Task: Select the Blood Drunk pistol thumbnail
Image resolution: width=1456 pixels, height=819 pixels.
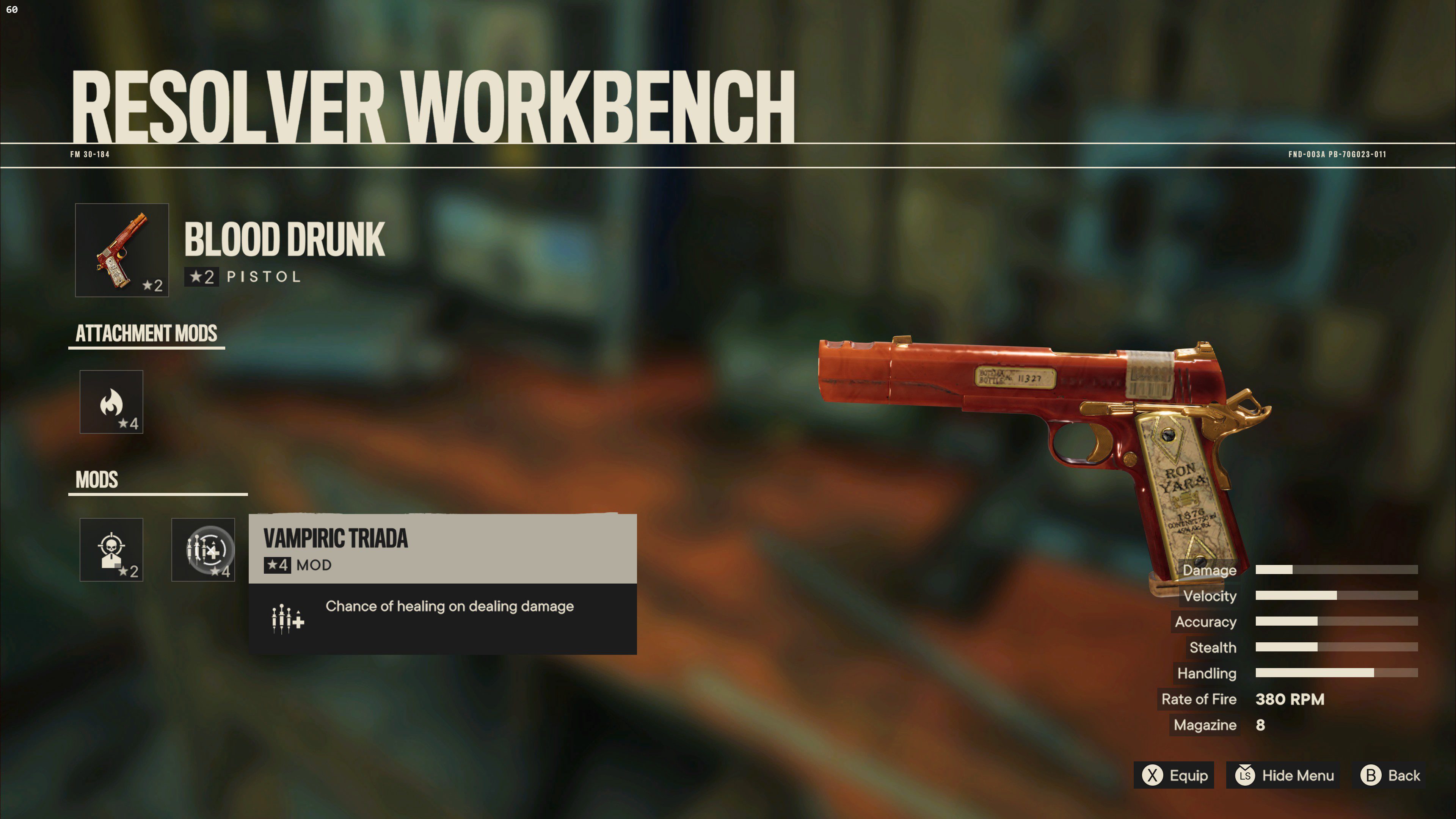Action: 121,250
